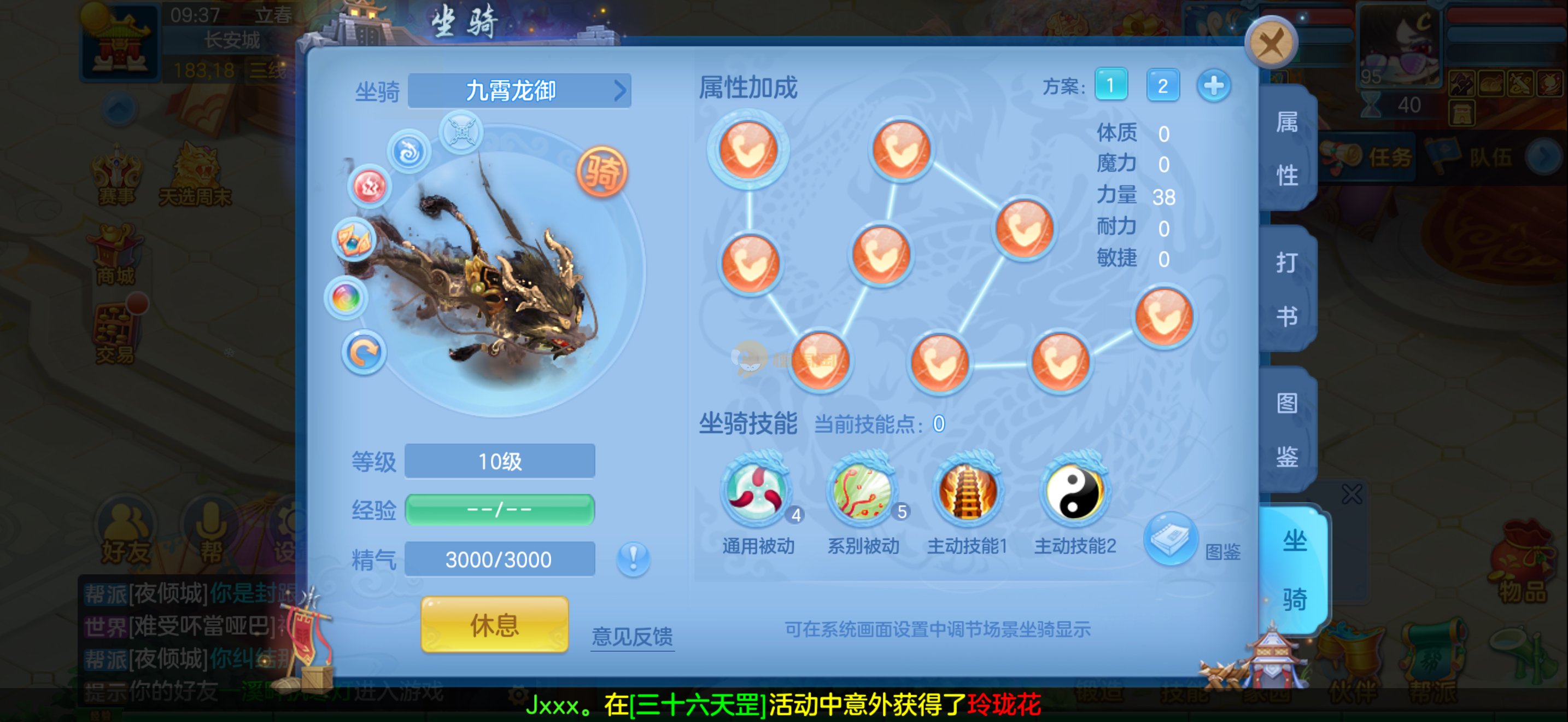The width and height of the screenshot is (1568, 722).
Task: Switch to the 打书 side tab
Action: point(1287,289)
